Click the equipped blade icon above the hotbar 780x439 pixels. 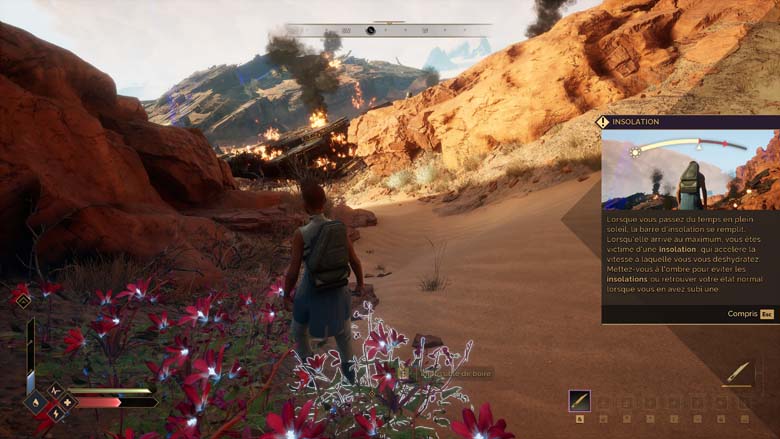[738, 373]
